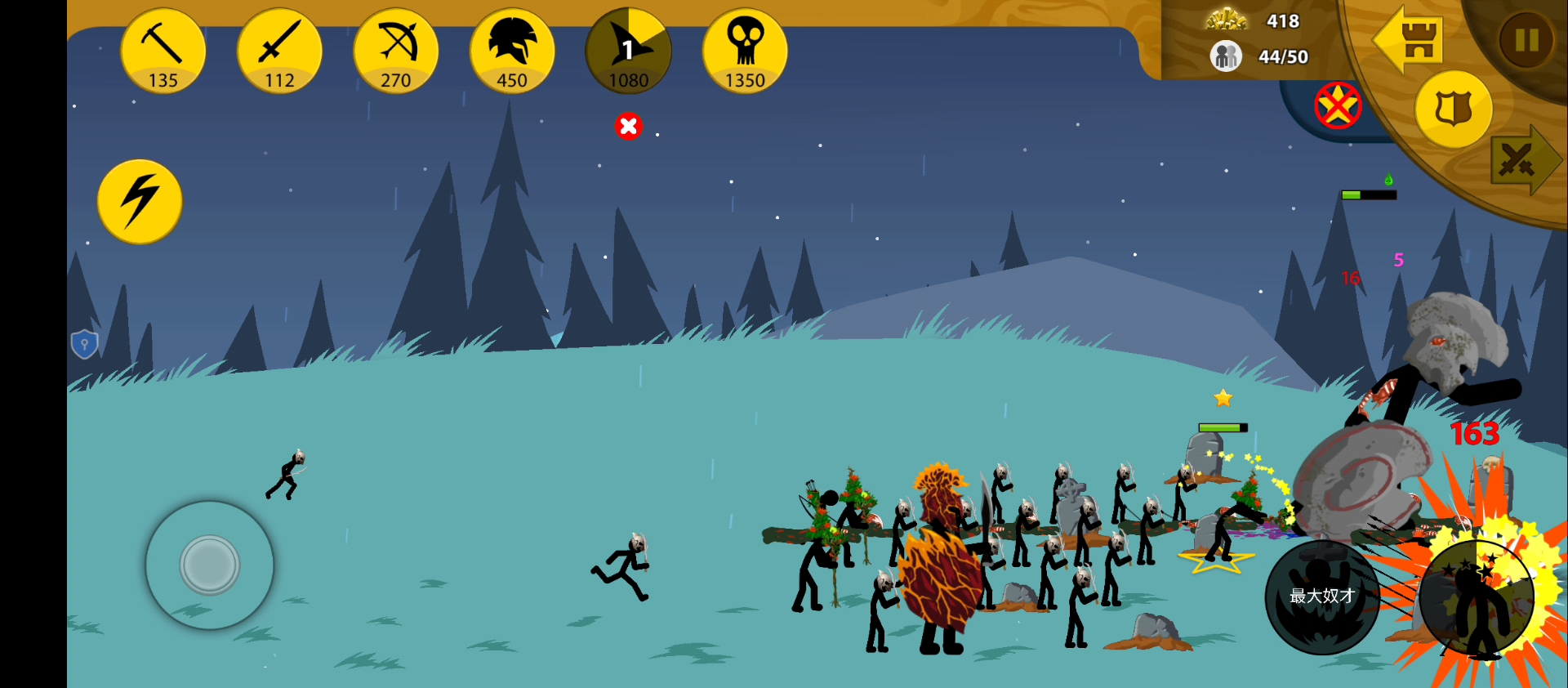Train a swordwrath unit for 112 gold
This screenshot has height=688, width=1568.
tap(279, 51)
